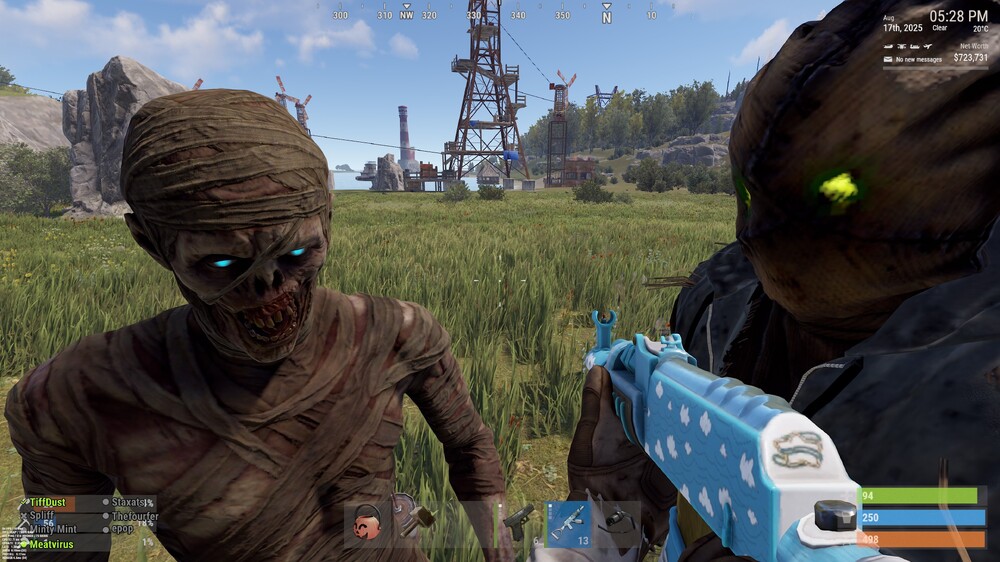1000x562 pixels.
Task: Choose Meatvirus in the team list
Action: click(50, 544)
